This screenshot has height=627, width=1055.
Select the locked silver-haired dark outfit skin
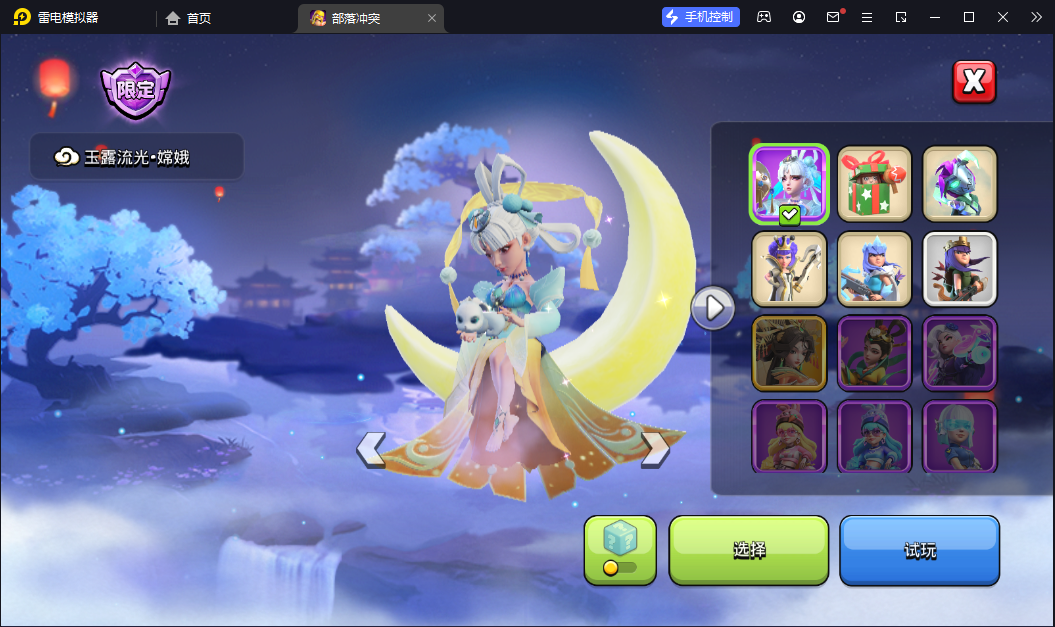960,353
